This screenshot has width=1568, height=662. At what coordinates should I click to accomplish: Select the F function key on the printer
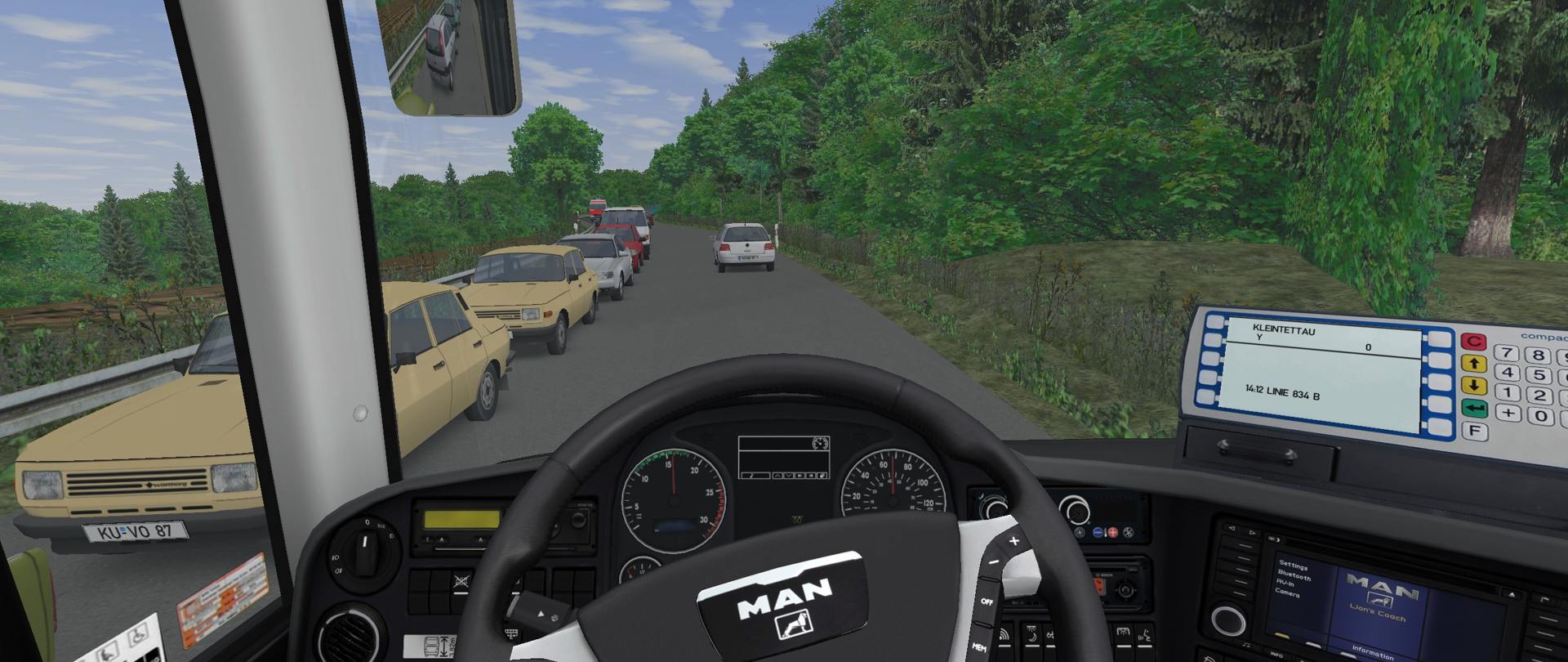click(x=1475, y=431)
